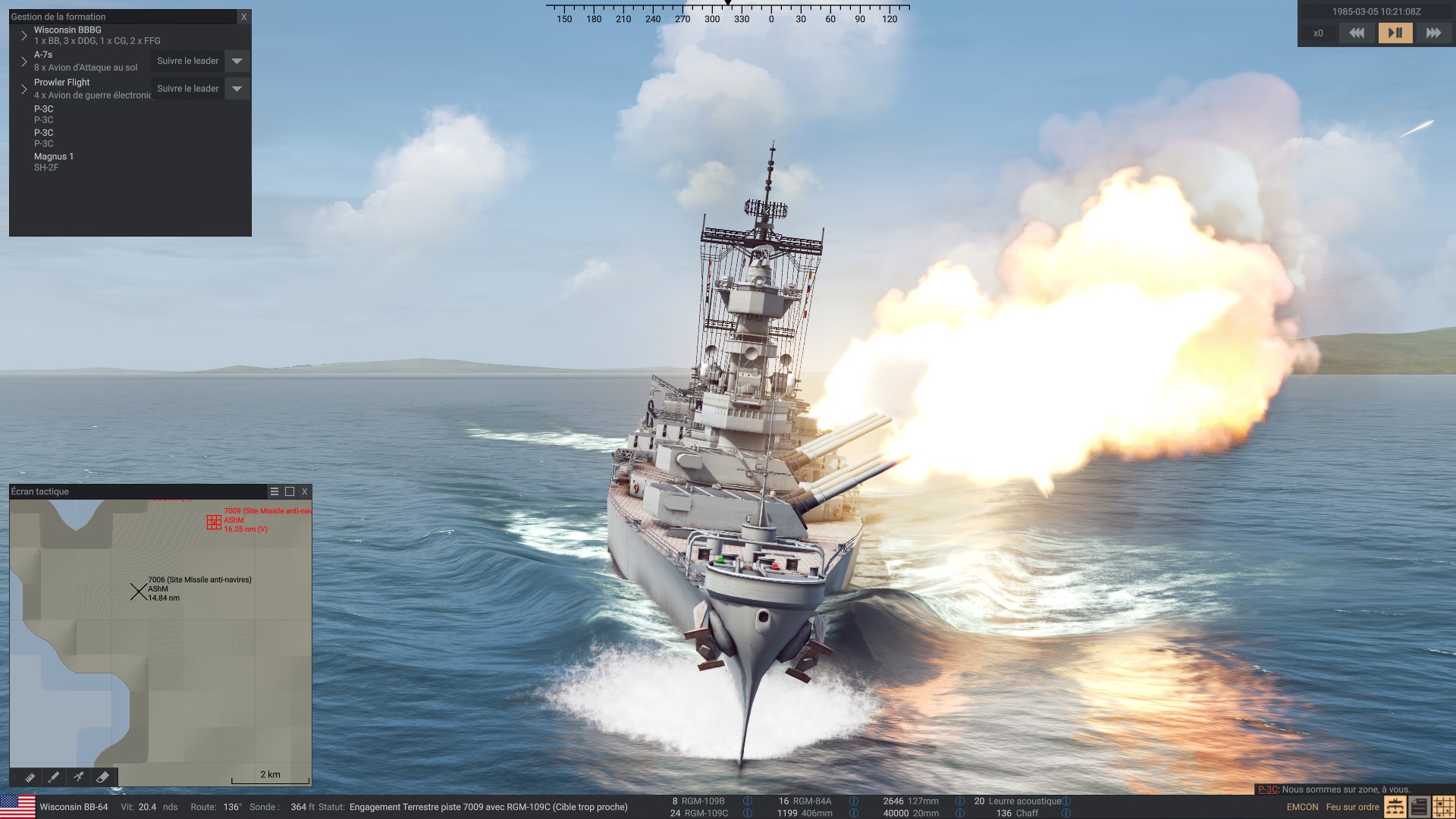
Task: Expand the Wisconsin BBBG formation group
Action: point(24,36)
